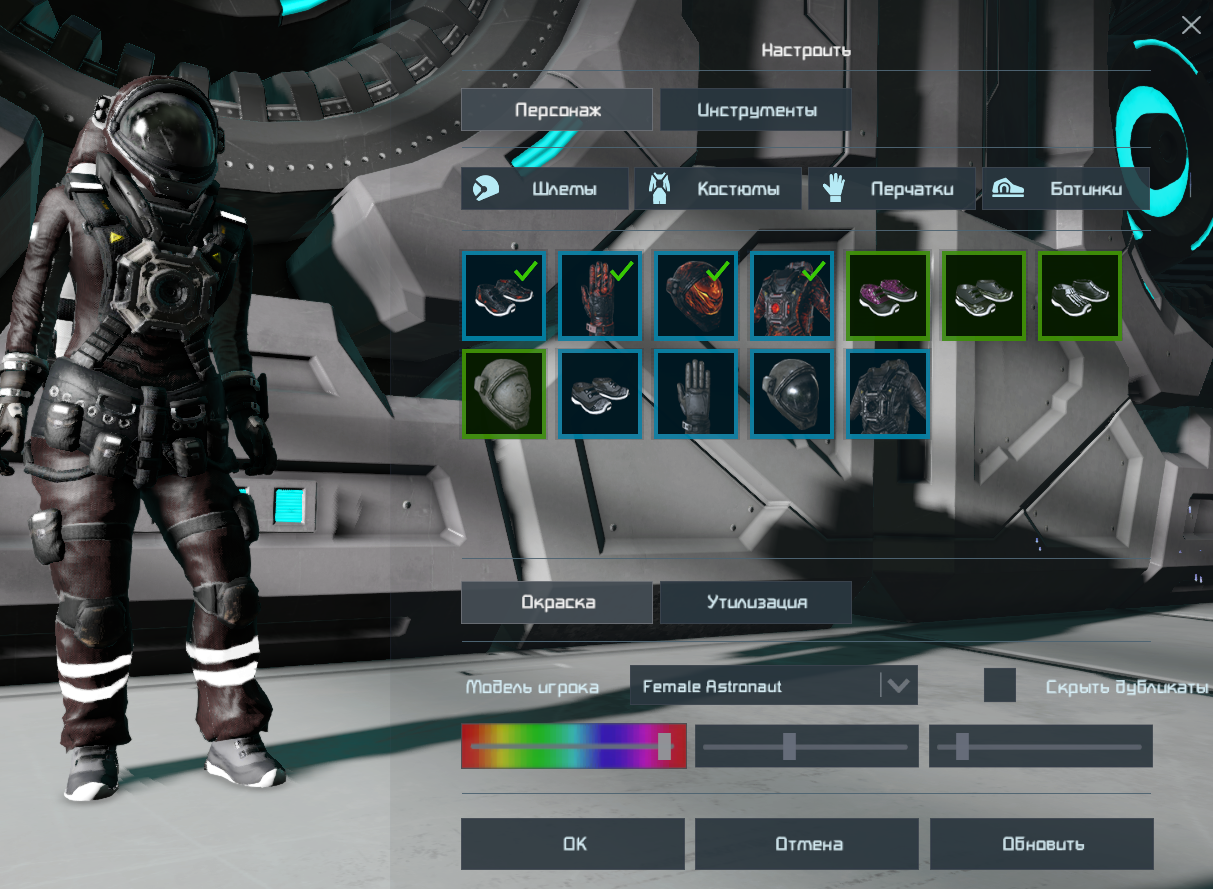Viewport: 1213px width, 889px height.
Task: Select the dark grey gloves item
Action: pyautogui.click(x=695, y=393)
